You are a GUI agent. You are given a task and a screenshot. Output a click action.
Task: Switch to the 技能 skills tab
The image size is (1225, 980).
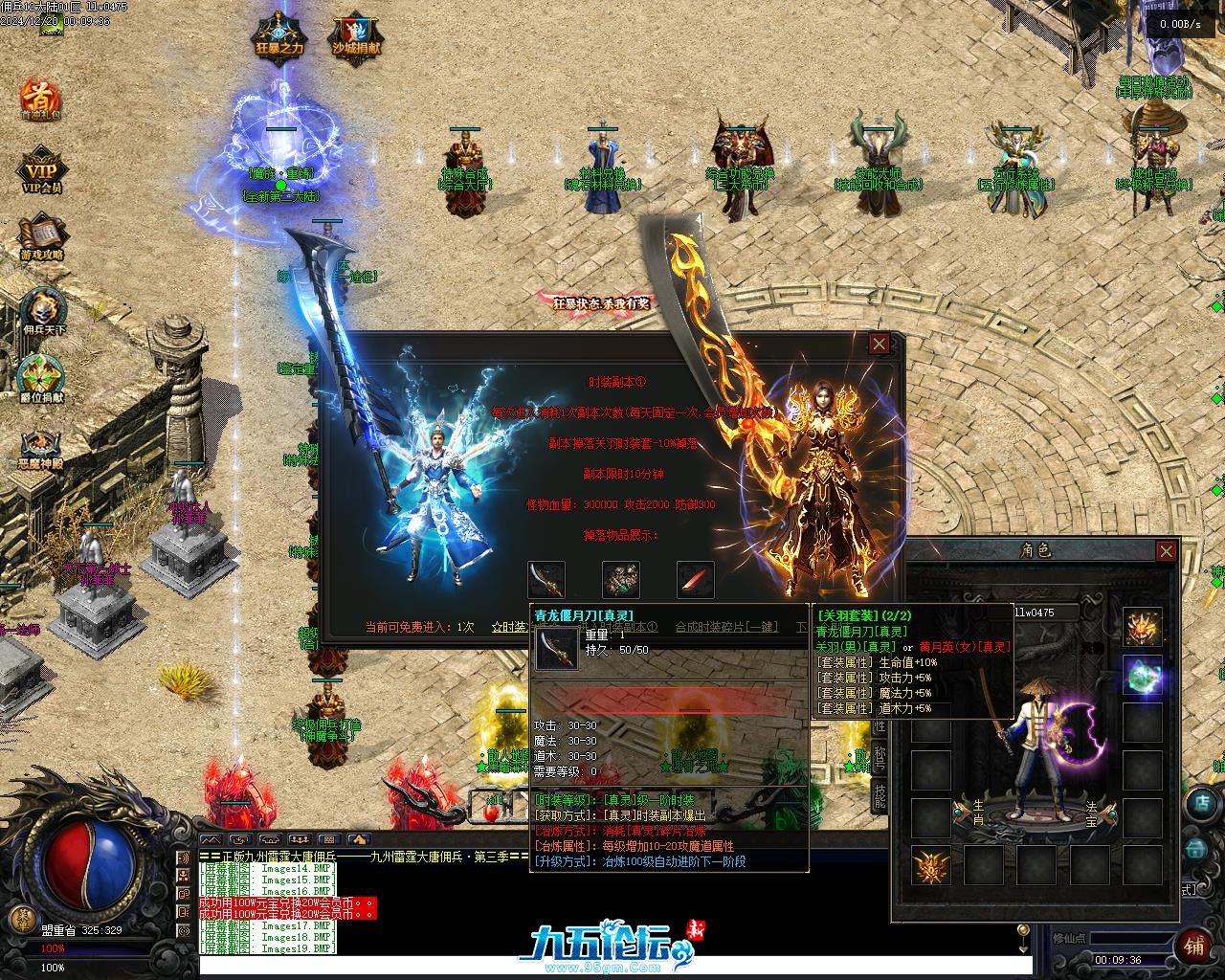[880, 793]
